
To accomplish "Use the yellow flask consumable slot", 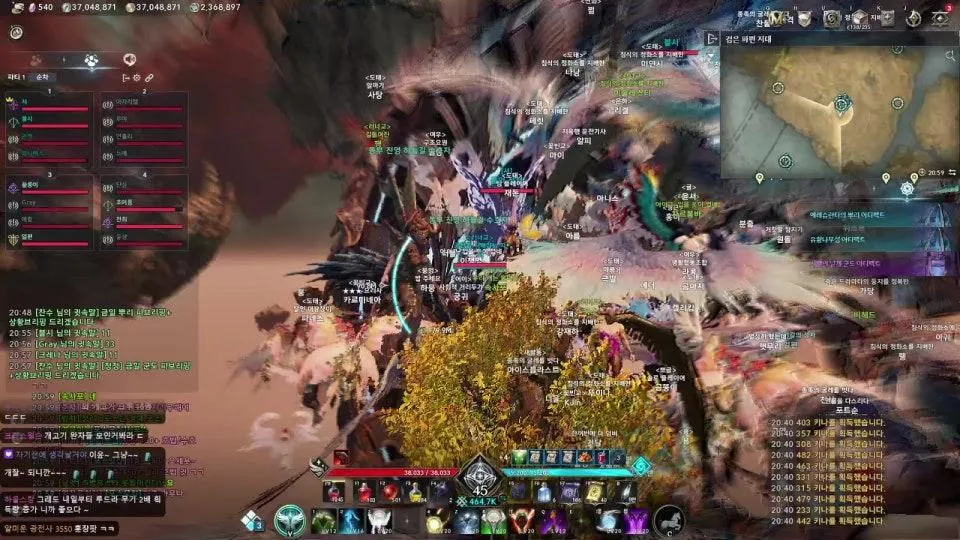I will point(414,490).
